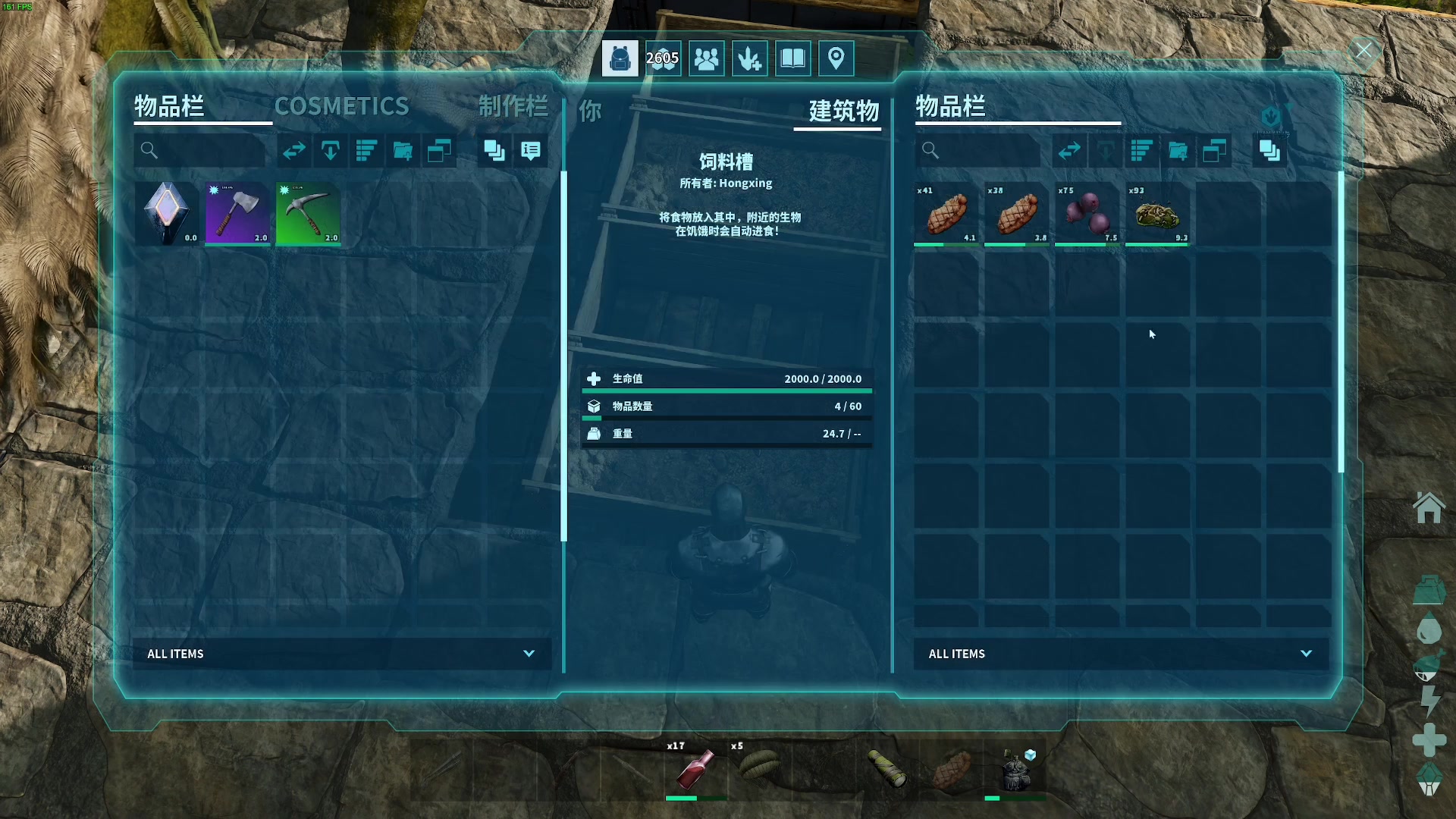
Task: Pick the x75 berries stack
Action: (1087, 215)
